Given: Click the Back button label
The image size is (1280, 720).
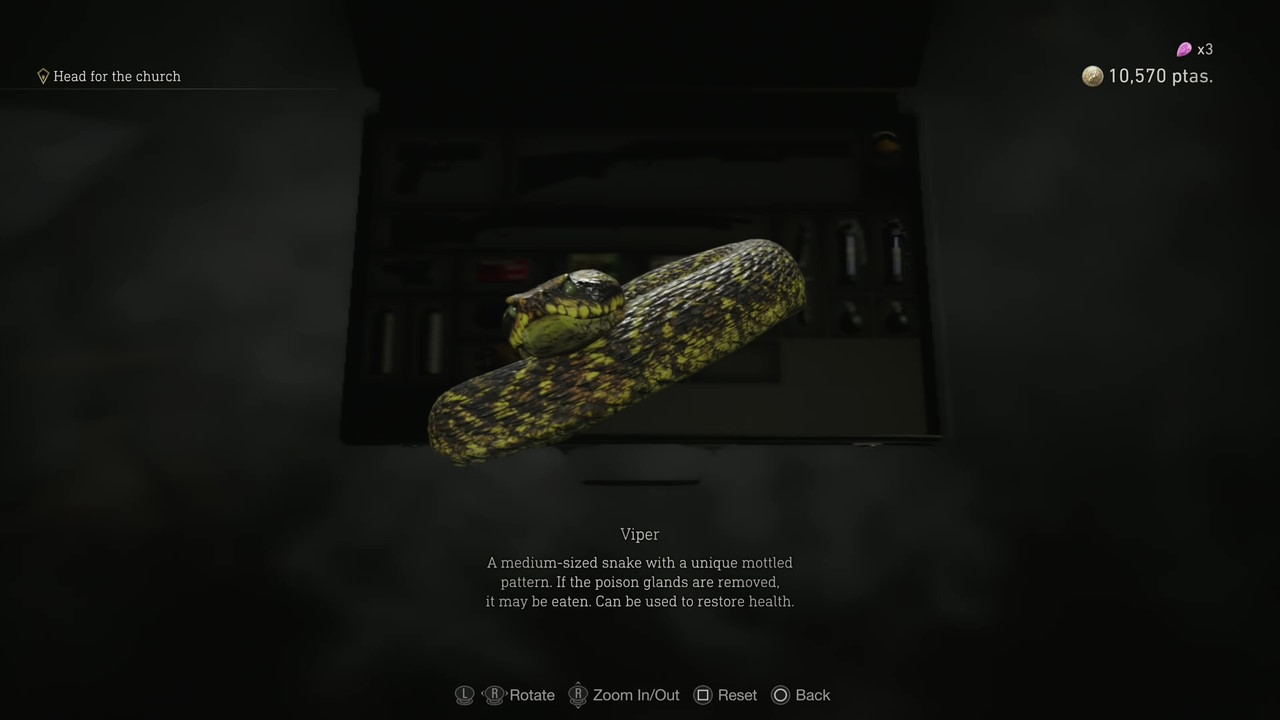Looking at the screenshot, I should (x=812, y=695).
